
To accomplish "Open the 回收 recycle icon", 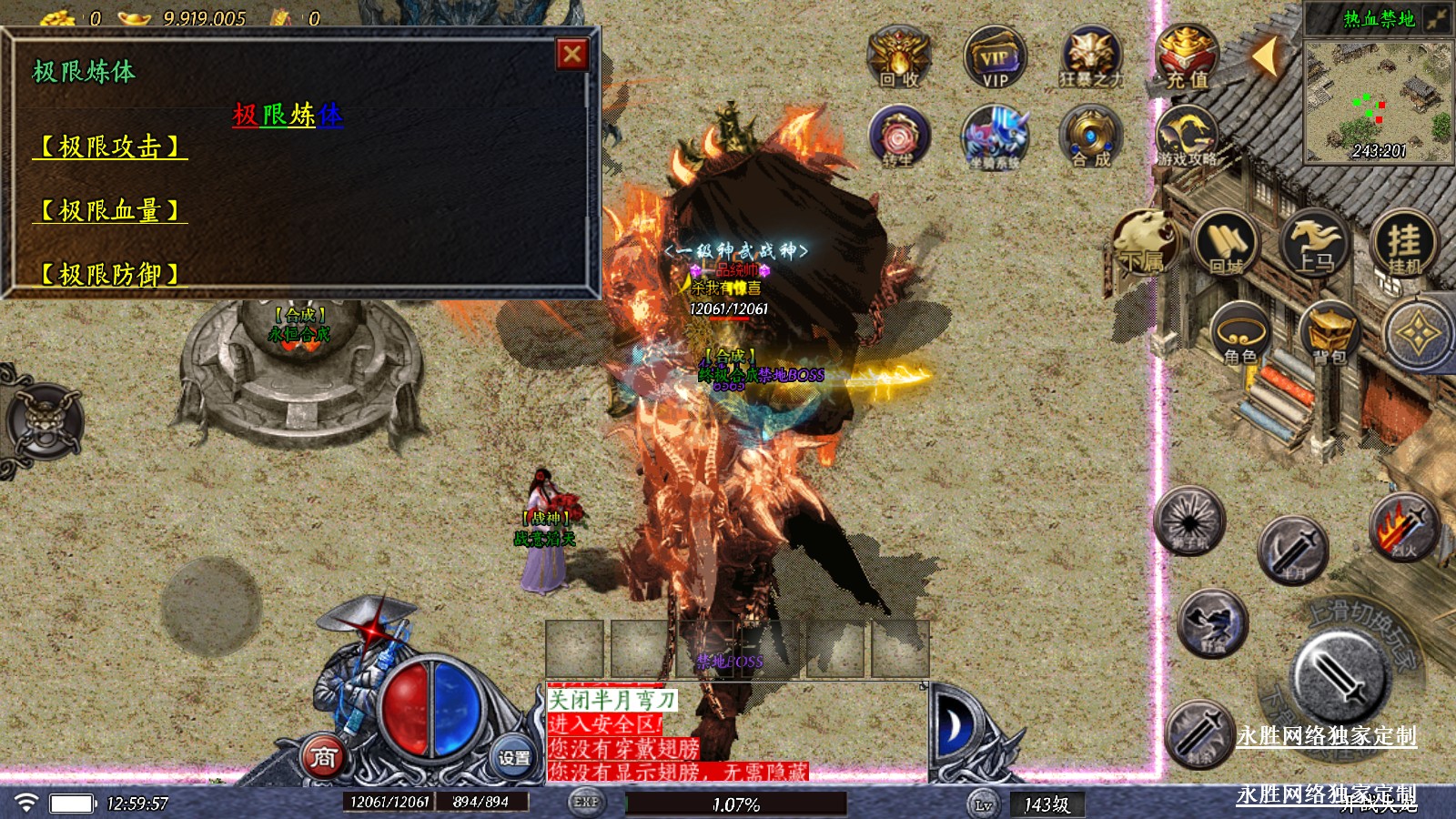I will coord(898,56).
